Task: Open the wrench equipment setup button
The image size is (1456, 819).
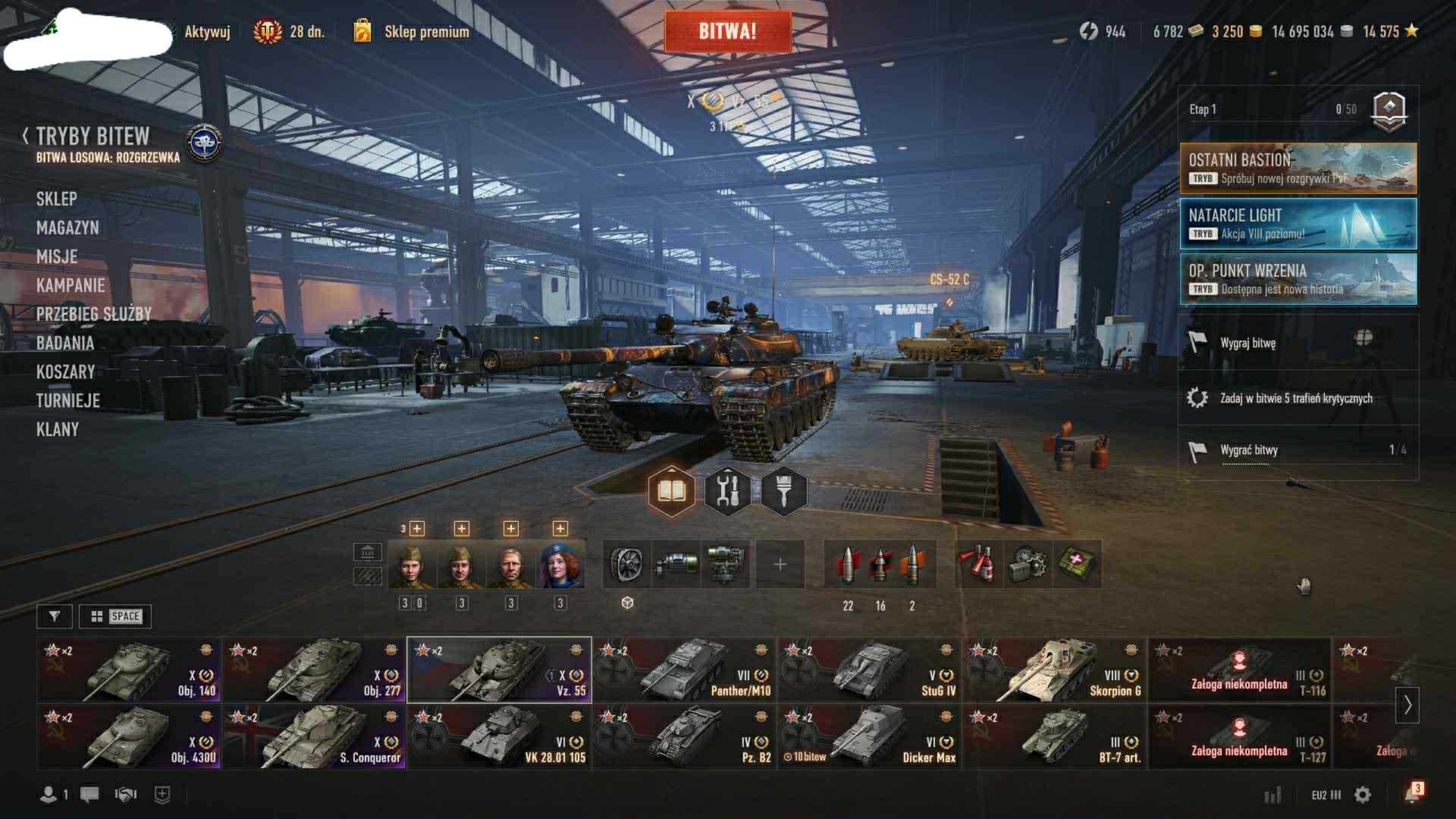Action: (727, 491)
